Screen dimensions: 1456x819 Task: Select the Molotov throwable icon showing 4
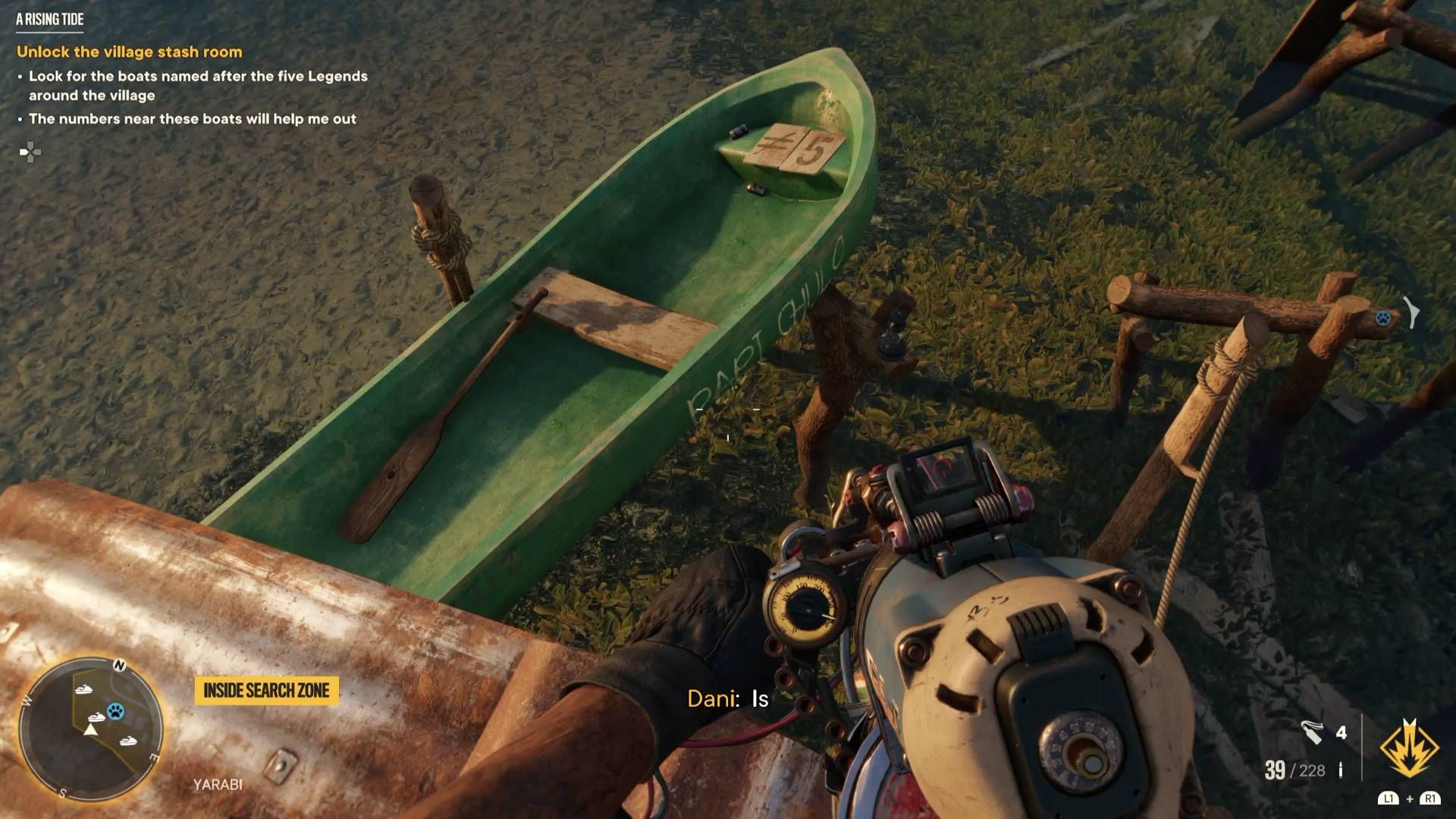click(x=1313, y=733)
